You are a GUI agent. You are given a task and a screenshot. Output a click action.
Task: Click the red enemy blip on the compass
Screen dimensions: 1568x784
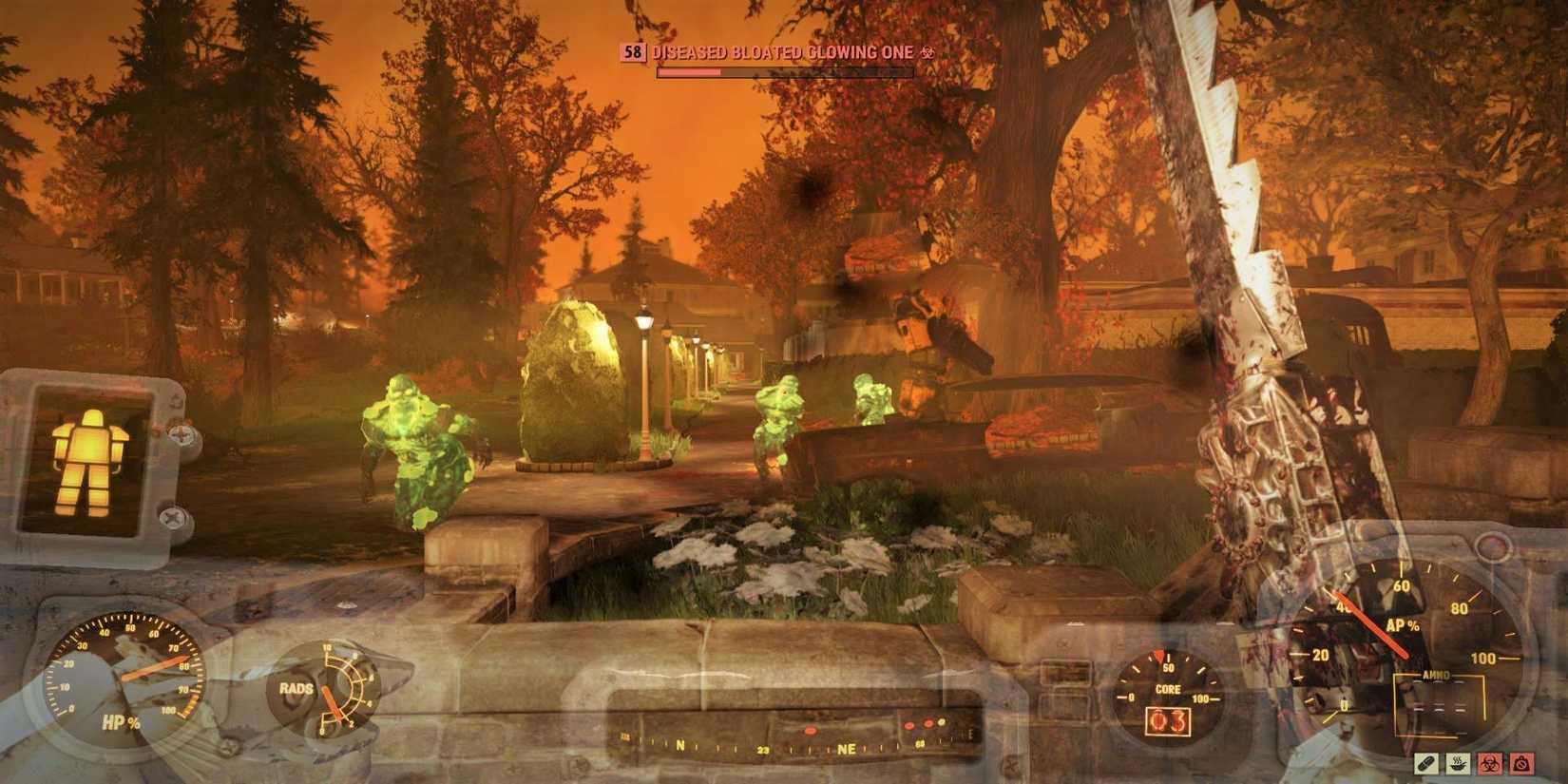click(810, 731)
